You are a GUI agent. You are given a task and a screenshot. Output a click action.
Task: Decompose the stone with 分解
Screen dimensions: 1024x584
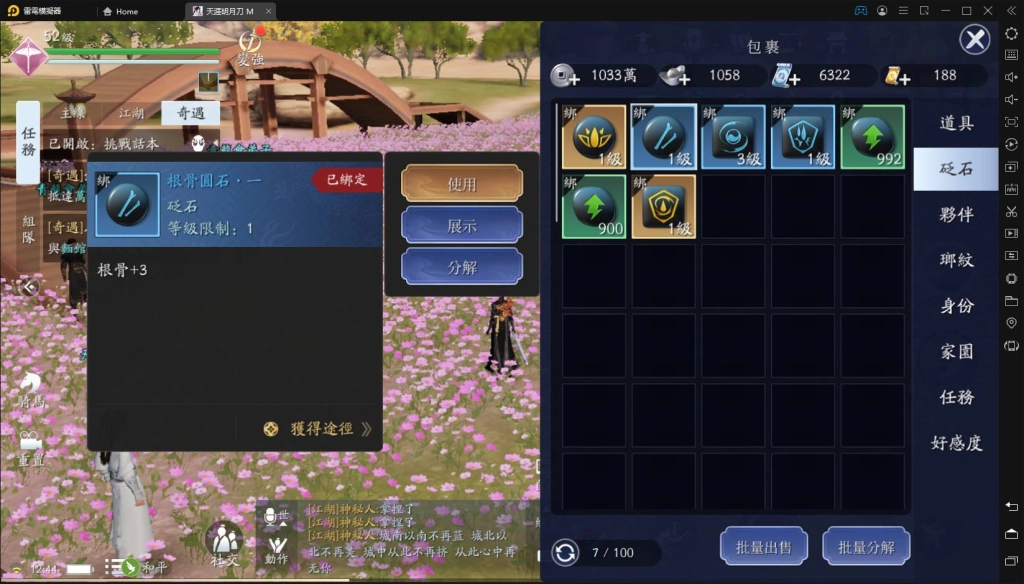pyautogui.click(x=462, y=267)
